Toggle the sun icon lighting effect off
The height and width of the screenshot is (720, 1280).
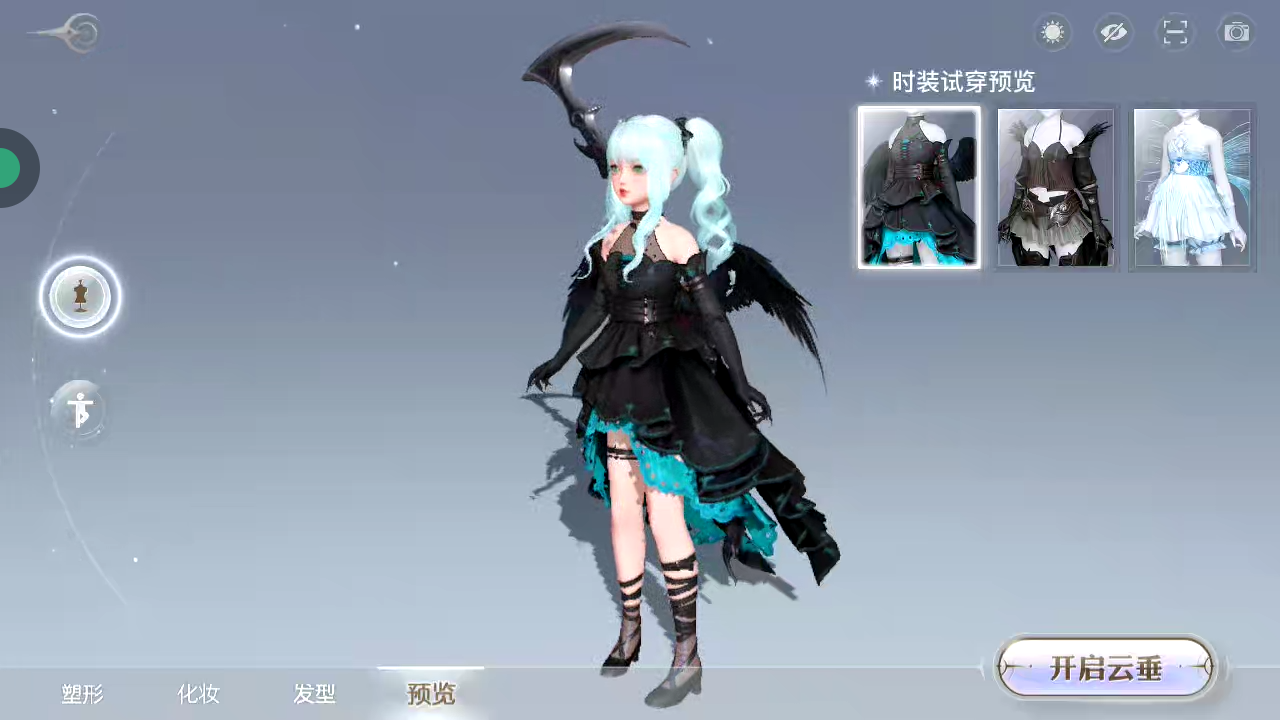coord(1052,32)
